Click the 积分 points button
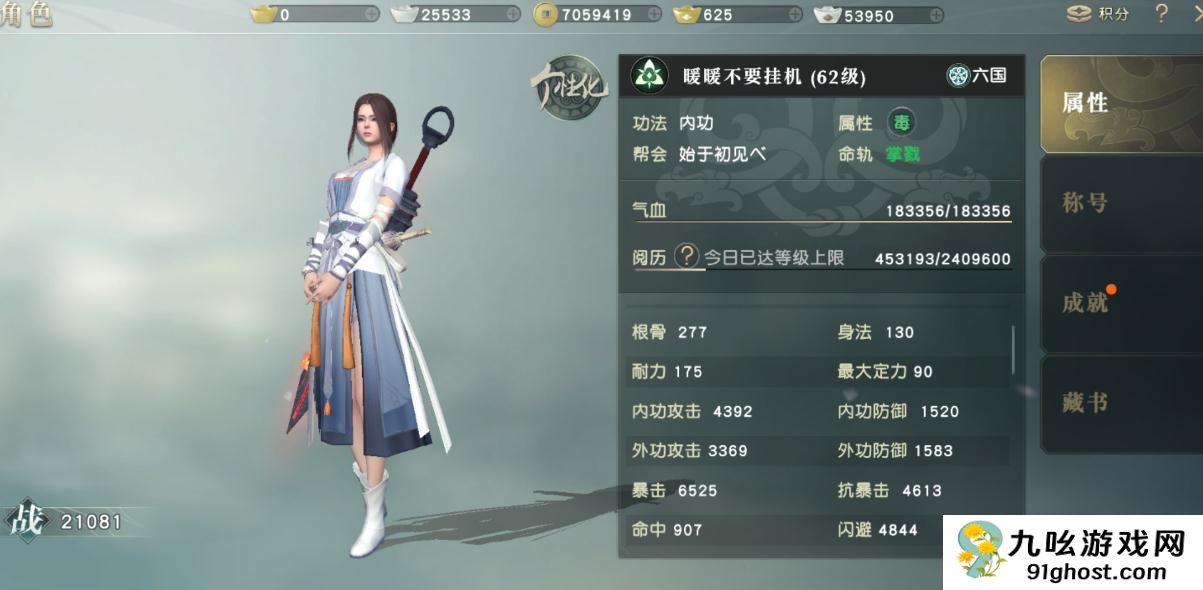 pos(1099,14)
